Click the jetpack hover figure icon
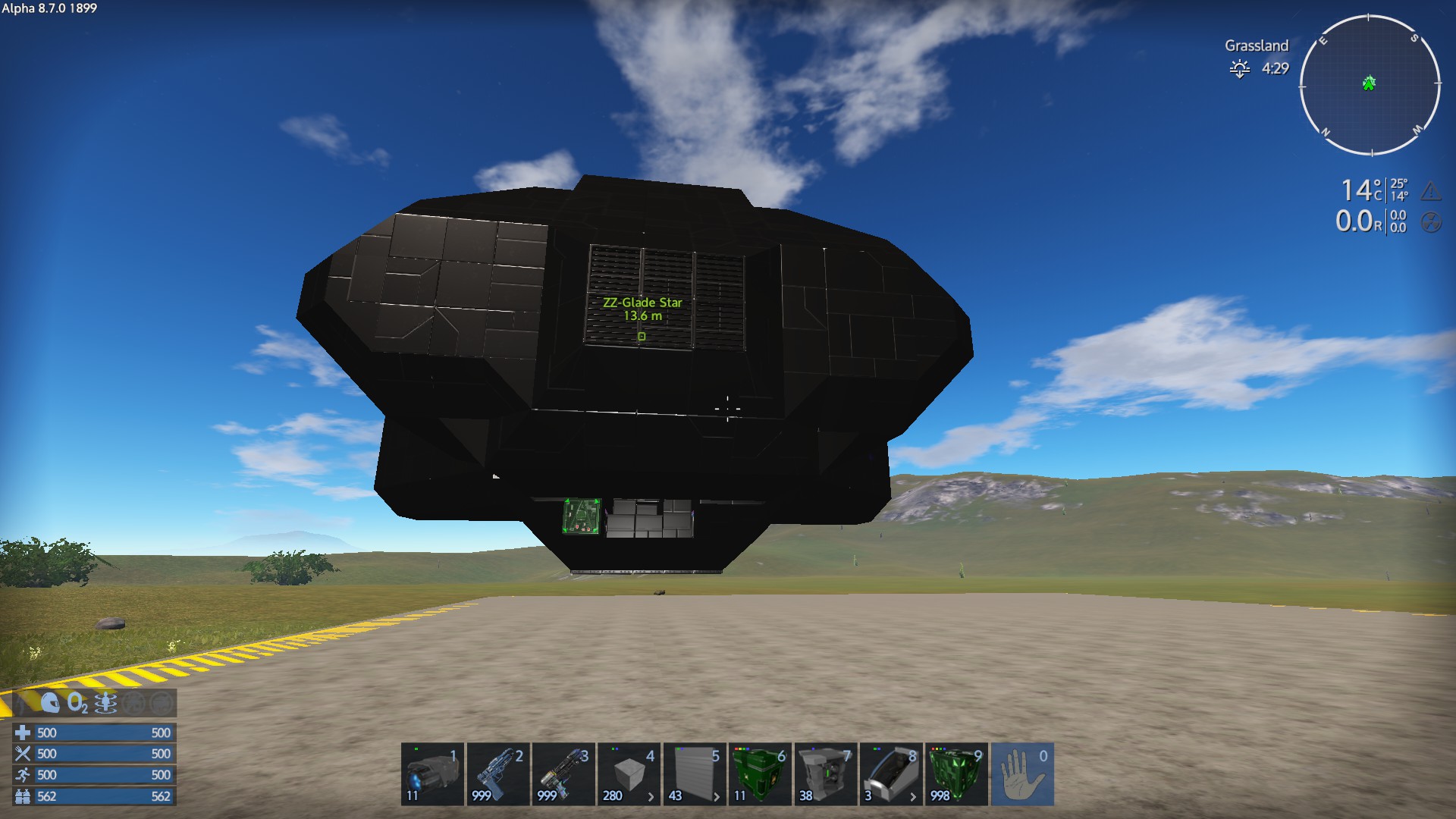 point(105,703)
